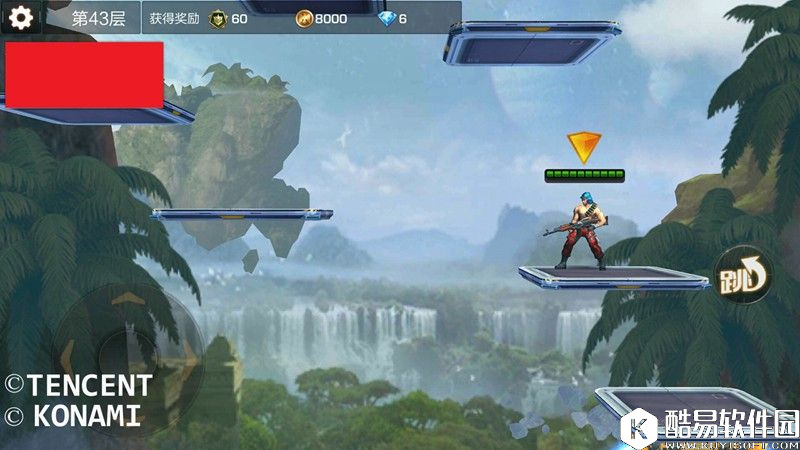800x450 pixels.
Task: Open the gear settings menu
Action: [21, 17]
